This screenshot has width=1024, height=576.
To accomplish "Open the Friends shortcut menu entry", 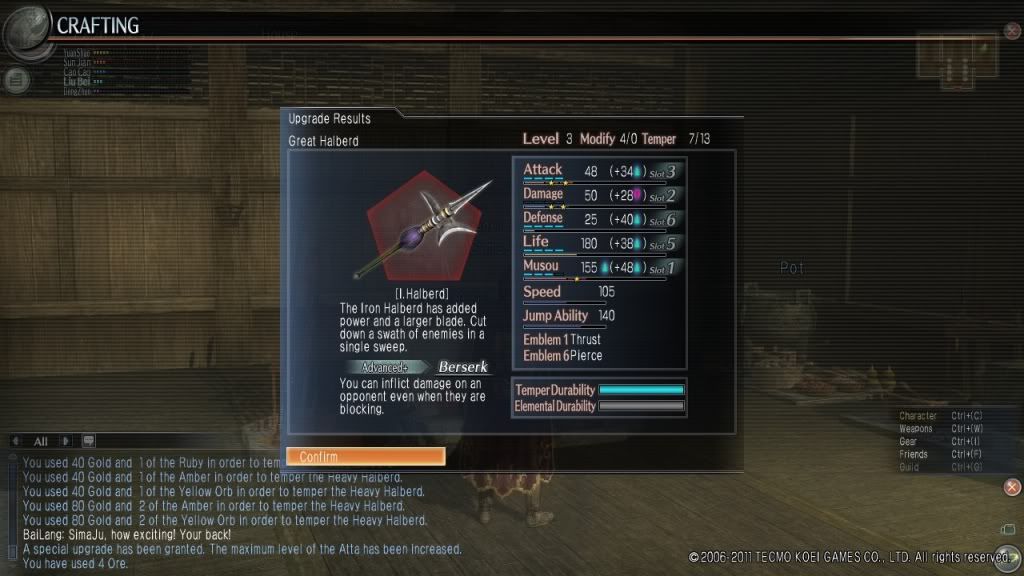I will [x=913, y=454].
